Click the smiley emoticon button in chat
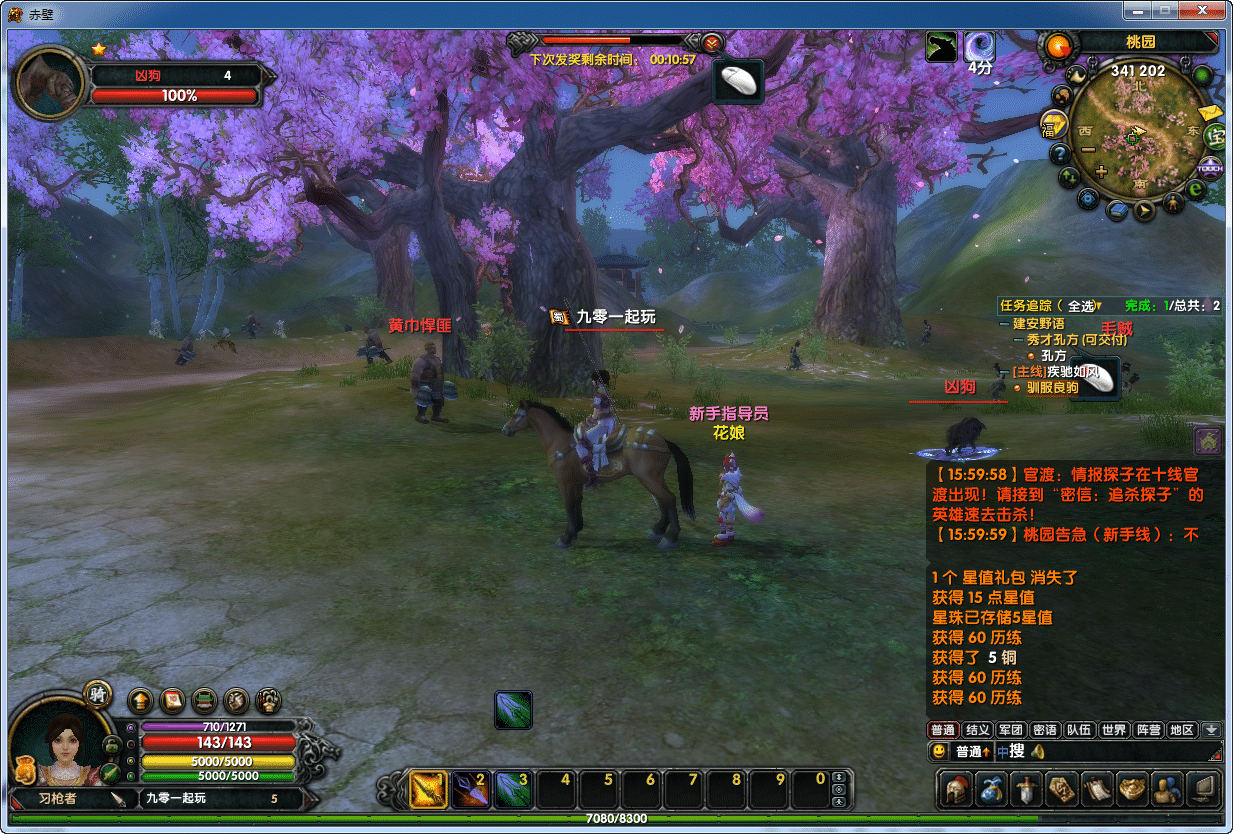The width and height of the screenshot is (1233, 834). click(x=938, y=751)
